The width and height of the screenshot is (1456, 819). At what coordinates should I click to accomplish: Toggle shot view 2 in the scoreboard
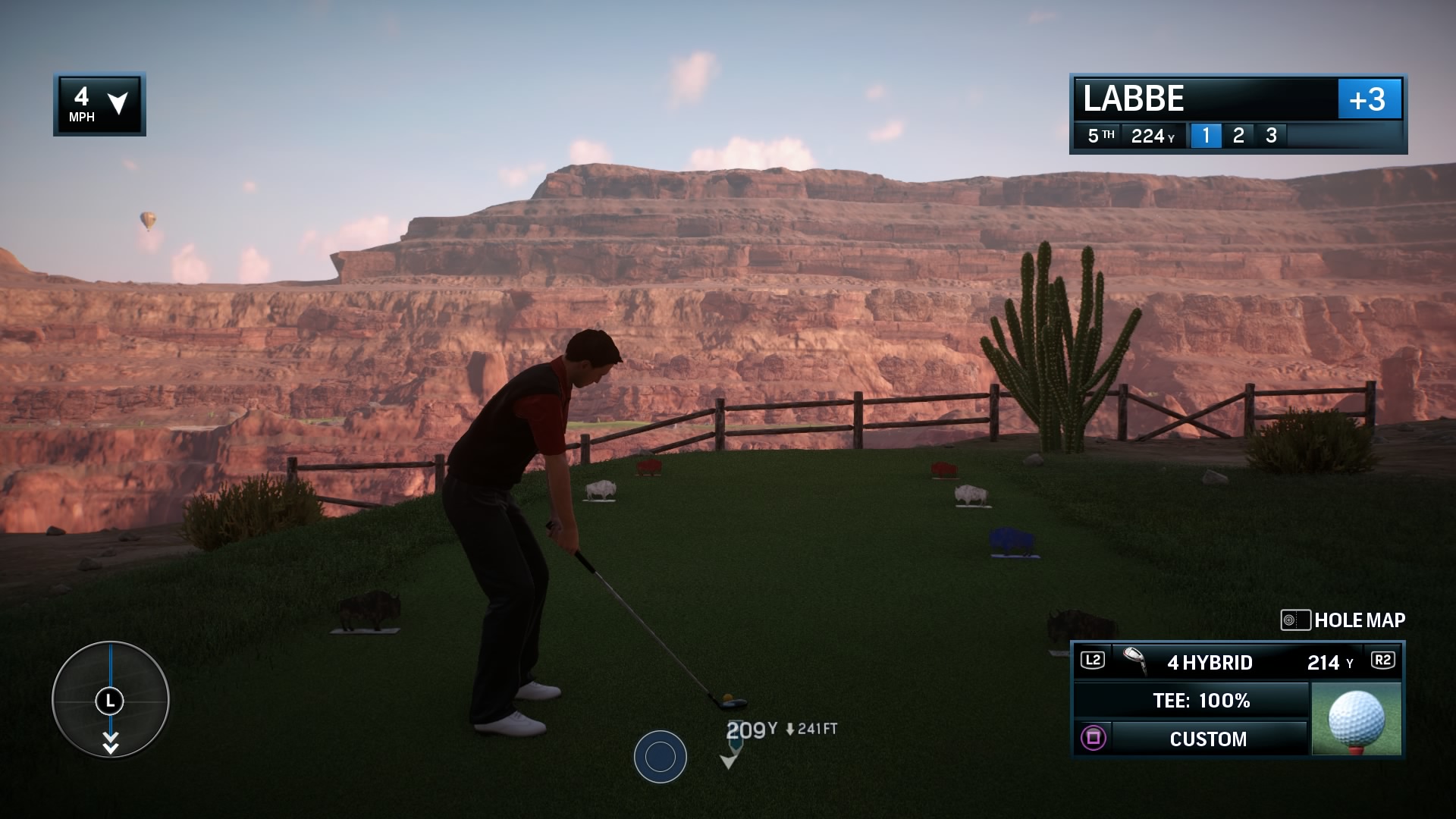(x=1241, y=136)
